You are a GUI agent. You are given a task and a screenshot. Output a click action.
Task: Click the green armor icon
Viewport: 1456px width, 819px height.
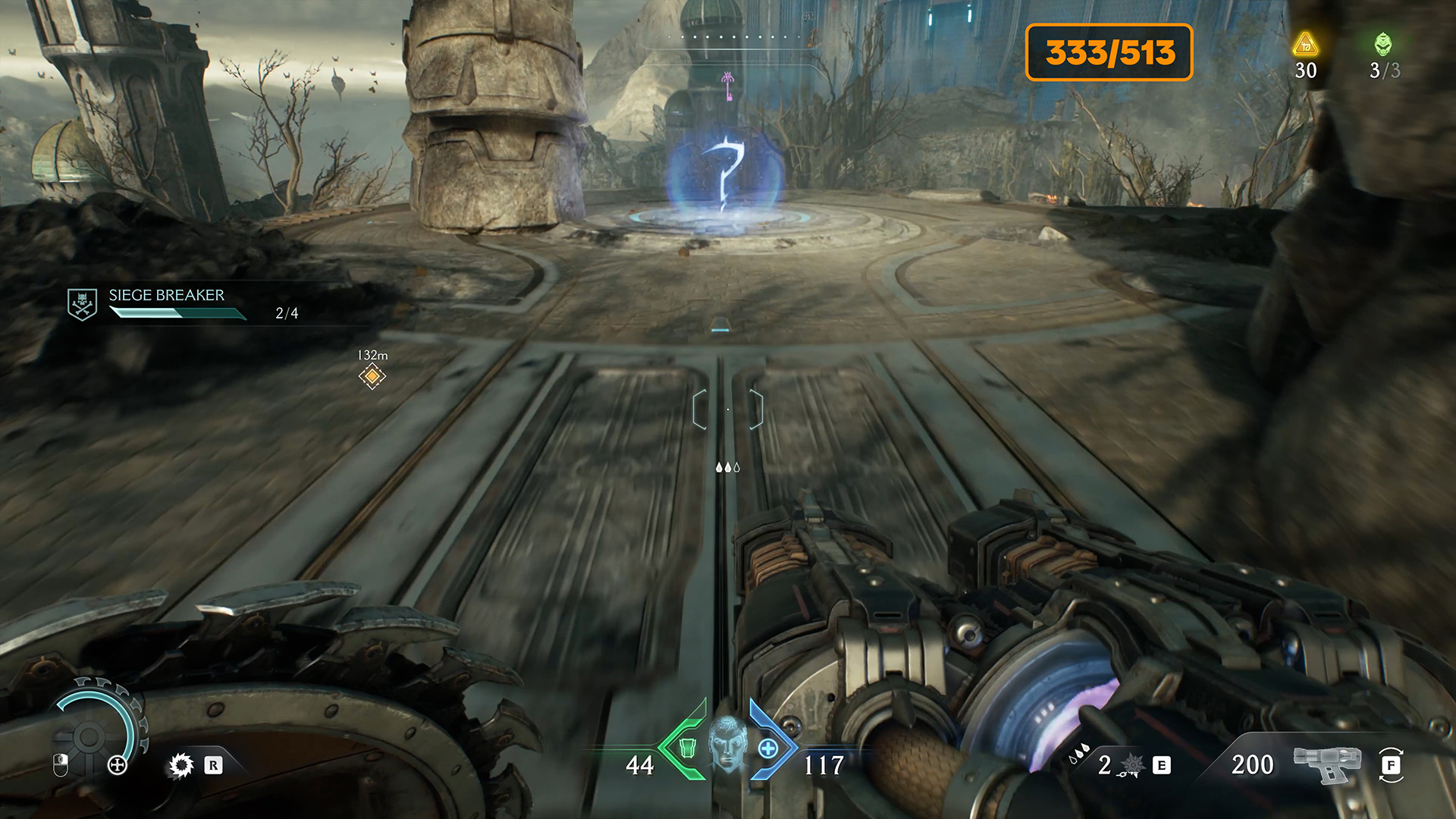[x=687, y=748]
